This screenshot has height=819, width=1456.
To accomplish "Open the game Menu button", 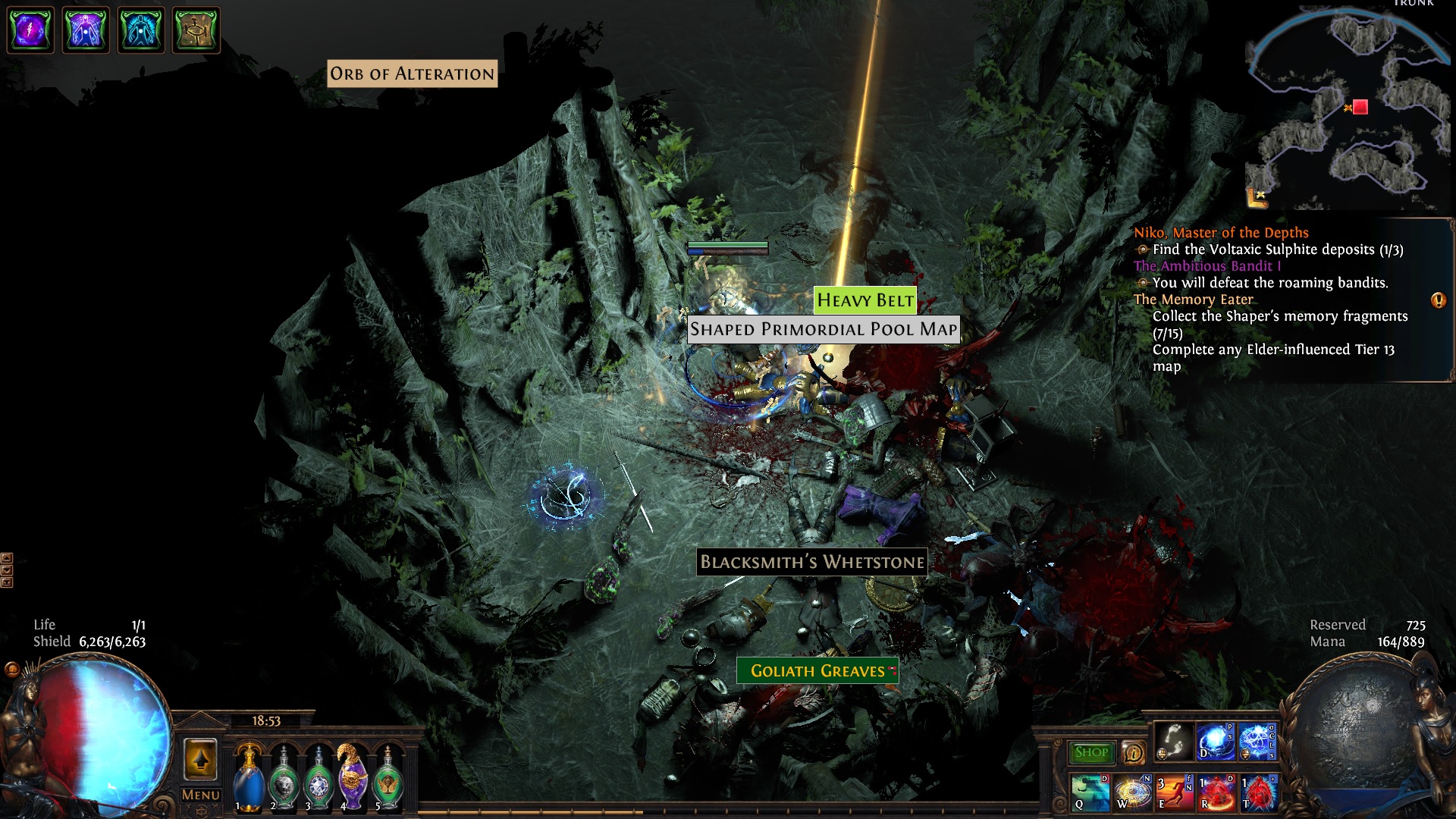I will [200, 795].
